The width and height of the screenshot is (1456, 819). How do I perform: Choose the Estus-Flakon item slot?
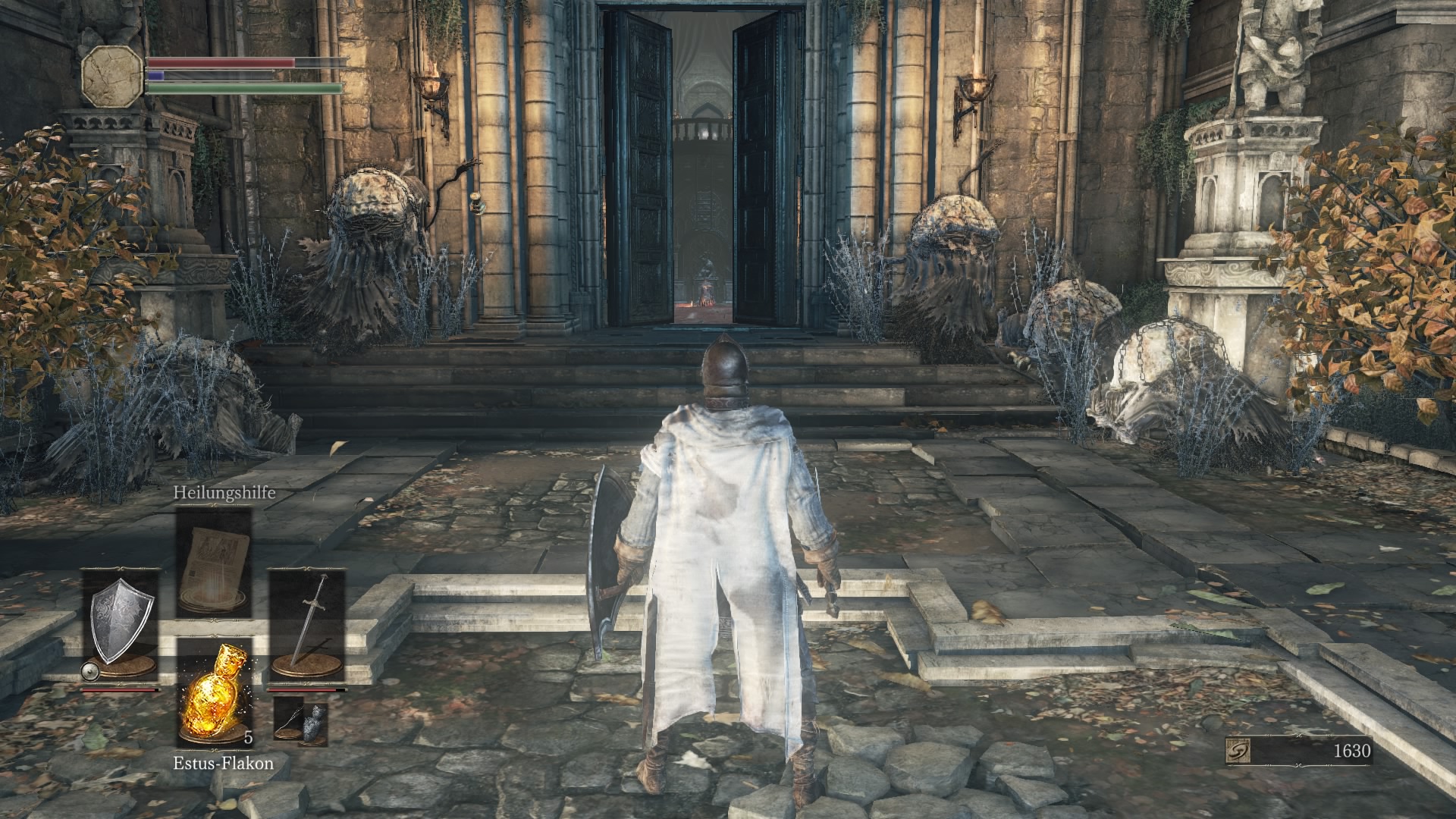[214, 692]
